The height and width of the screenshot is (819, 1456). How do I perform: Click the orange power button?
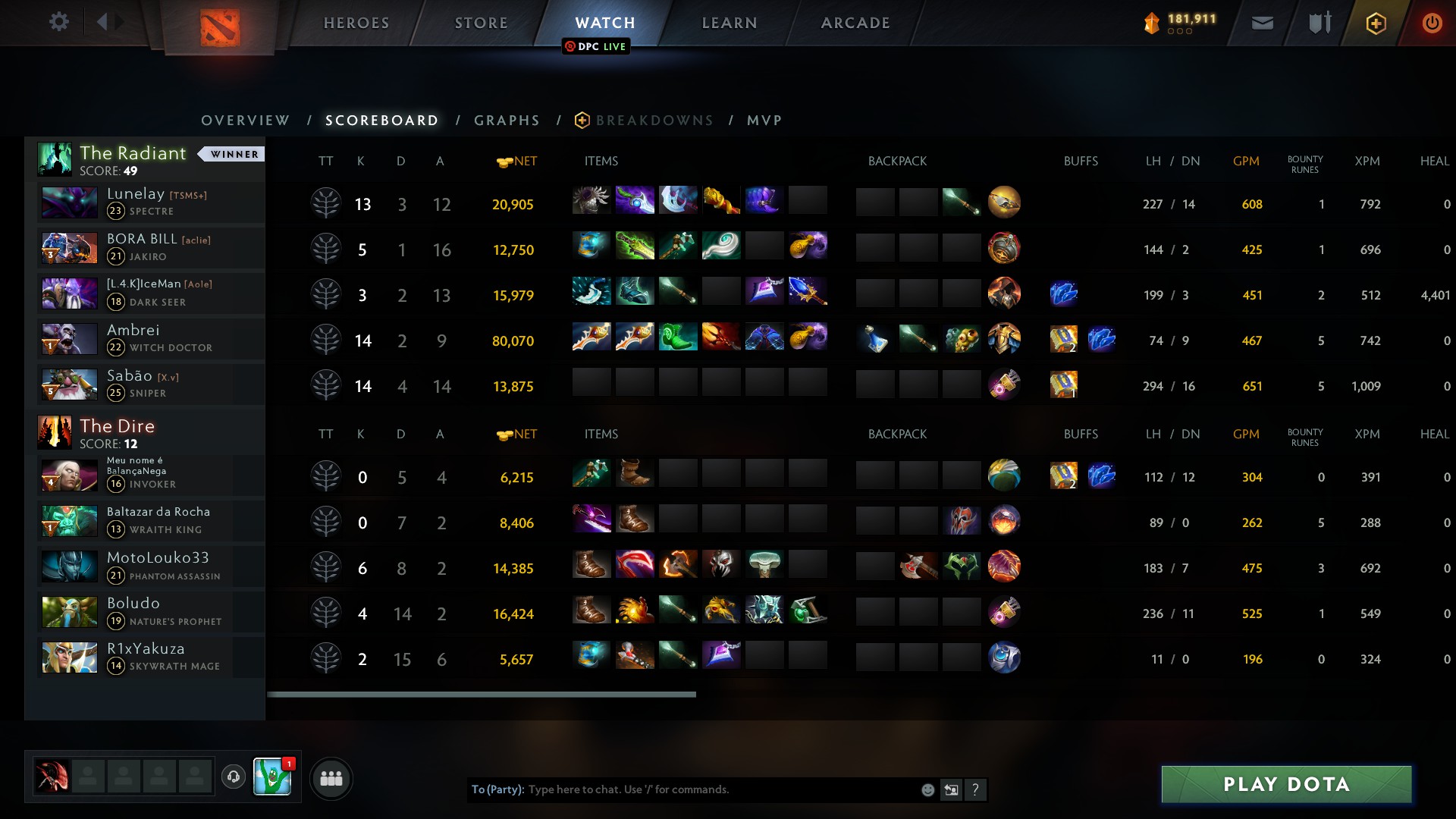[1432, 22]
